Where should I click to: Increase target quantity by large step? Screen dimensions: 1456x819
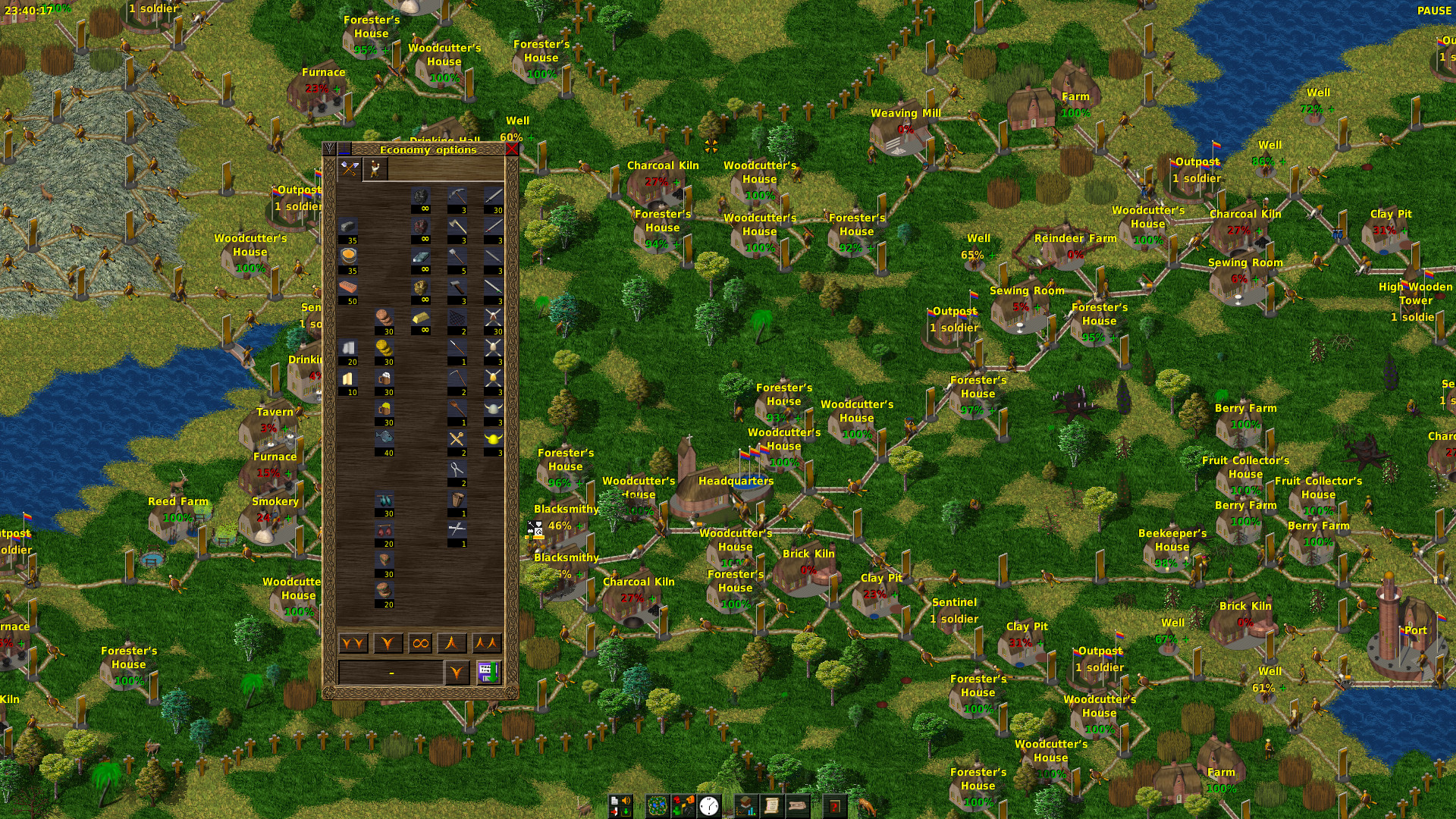pos(487,644)
